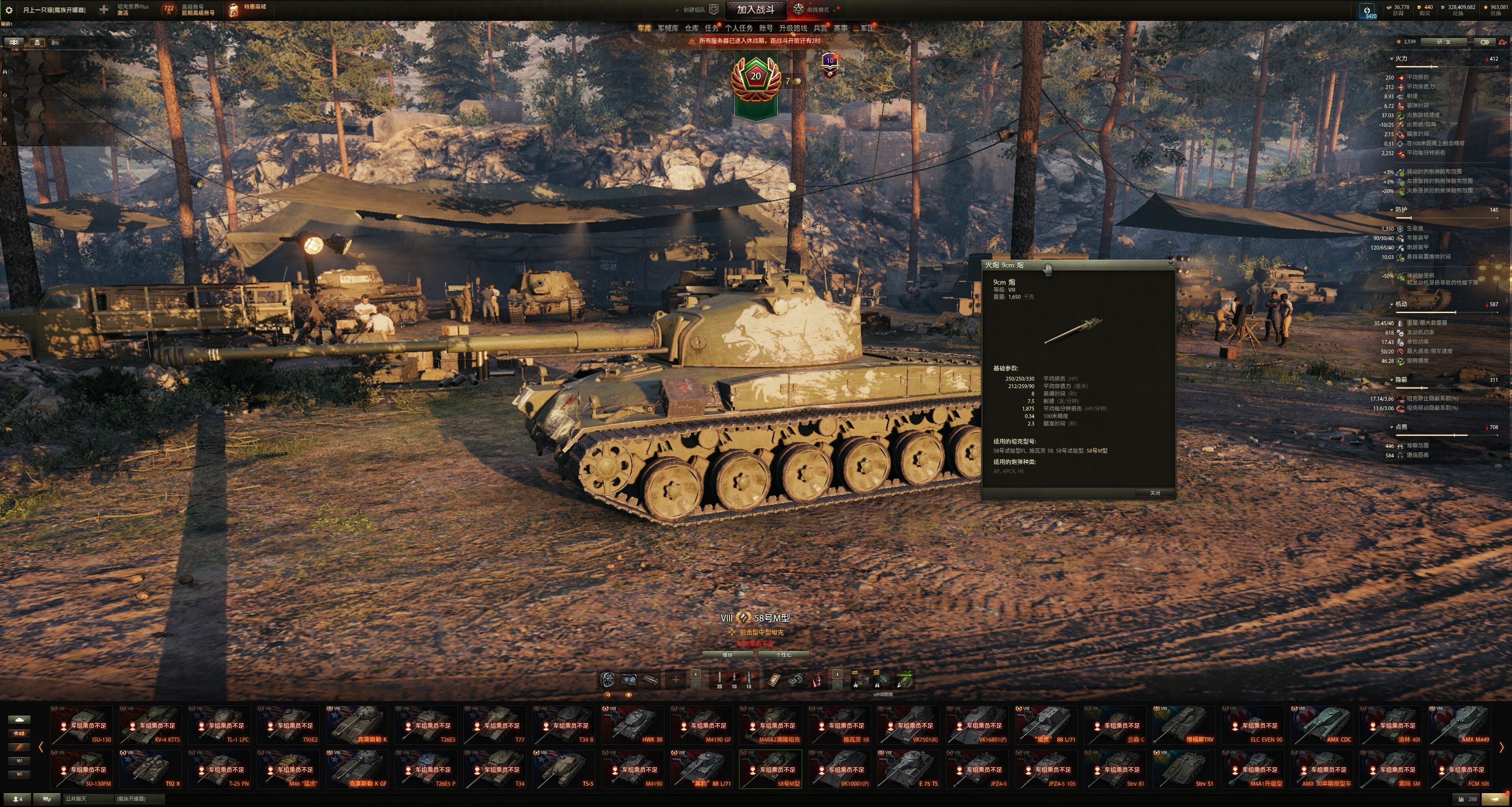Choose the T92 lt tank tile
The height and width of the screenshot is (807, 1512).
pyautogui.click(x=151, y=770)
